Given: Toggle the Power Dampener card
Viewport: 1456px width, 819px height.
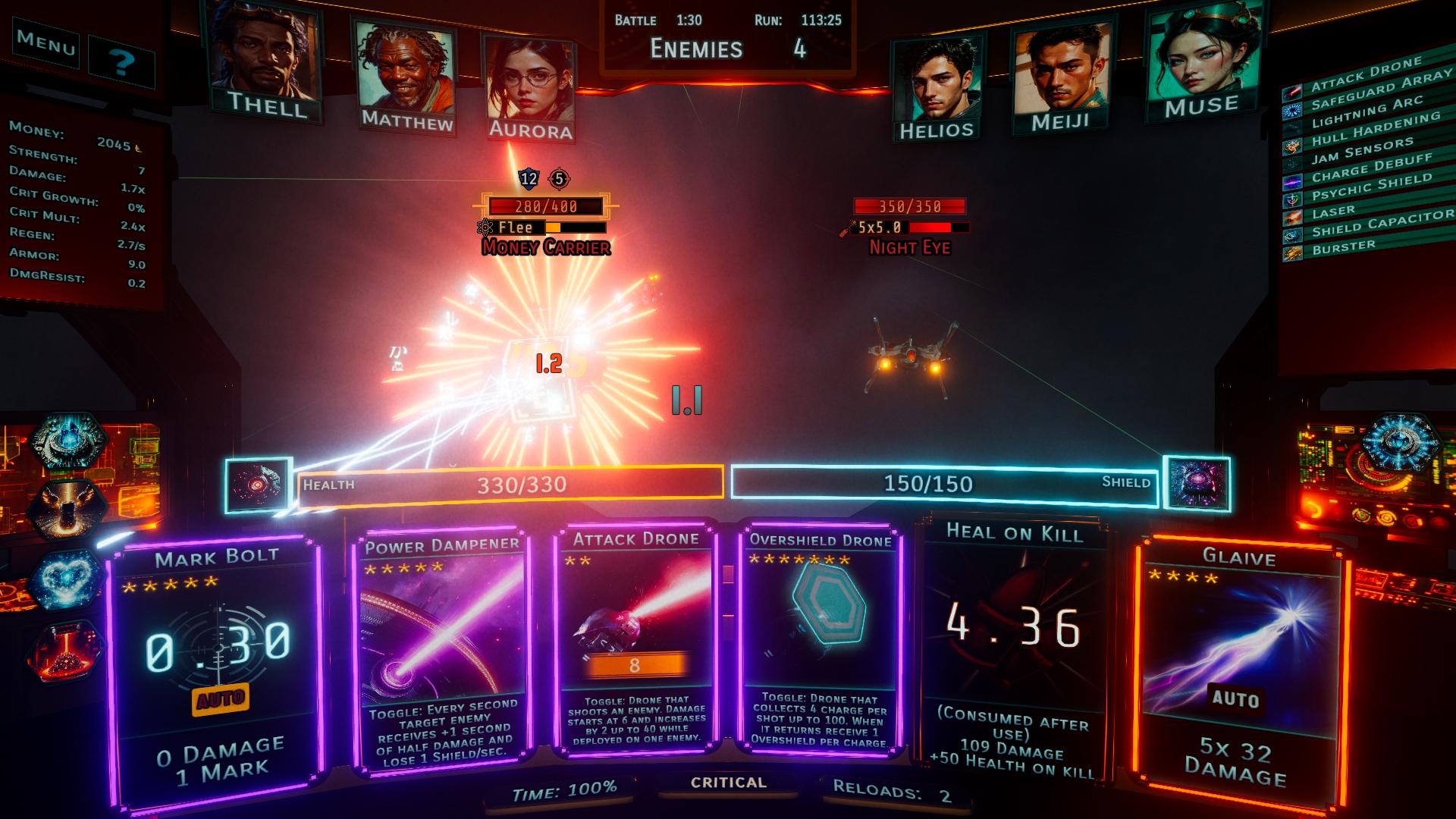Looking at the screenshot, I should pos(441,652).
